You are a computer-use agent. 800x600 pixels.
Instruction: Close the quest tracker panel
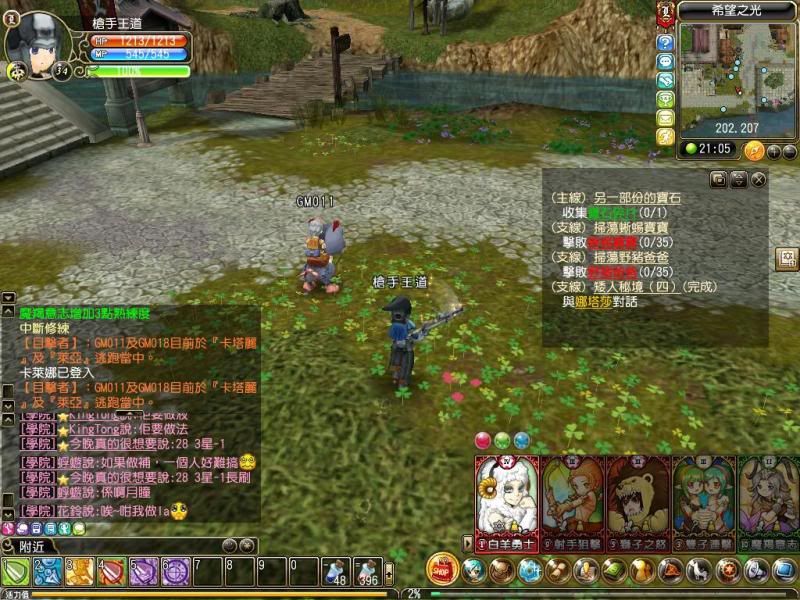[759, 179]
